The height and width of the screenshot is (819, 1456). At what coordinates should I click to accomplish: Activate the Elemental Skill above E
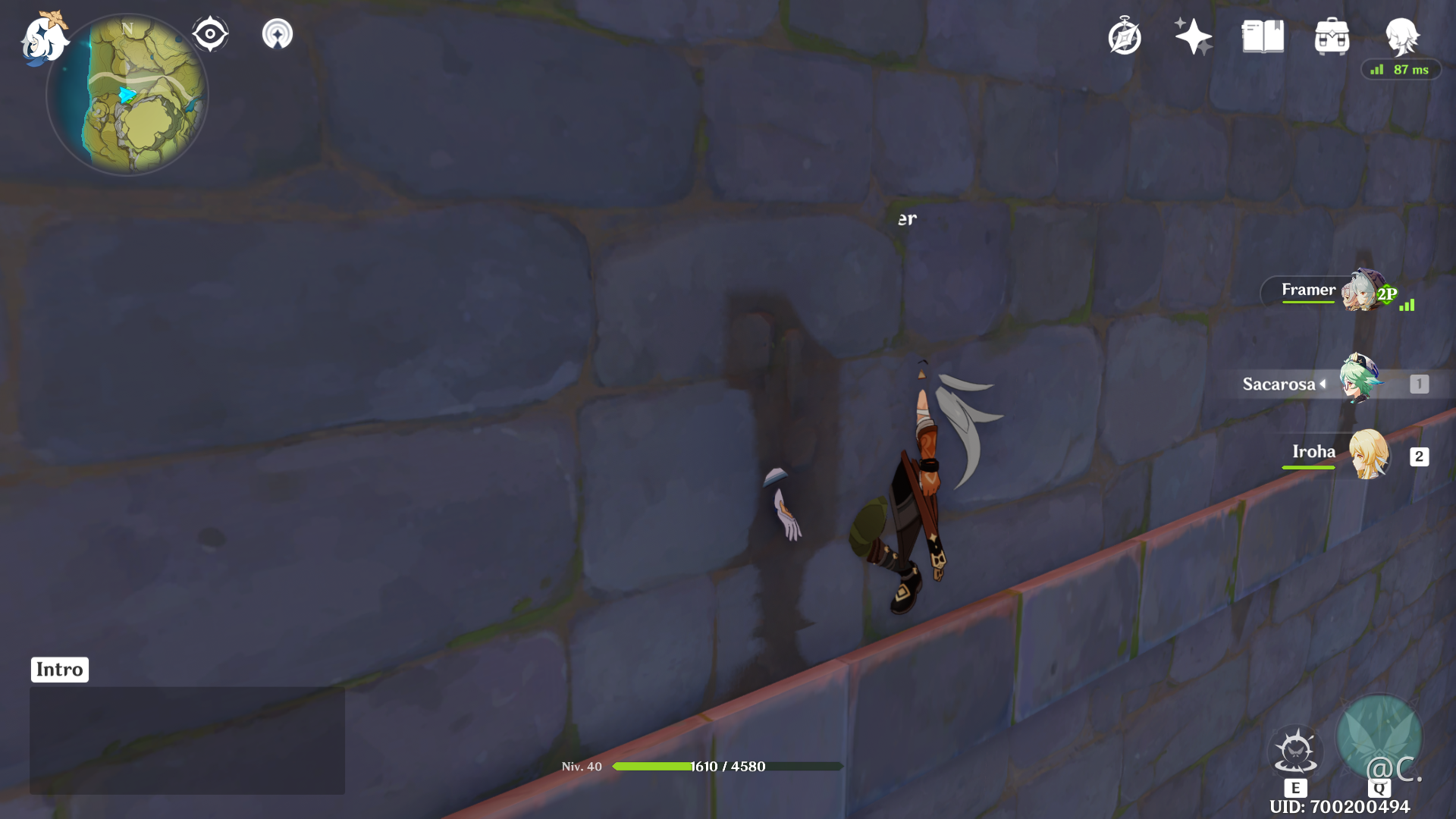point(1295,750)
